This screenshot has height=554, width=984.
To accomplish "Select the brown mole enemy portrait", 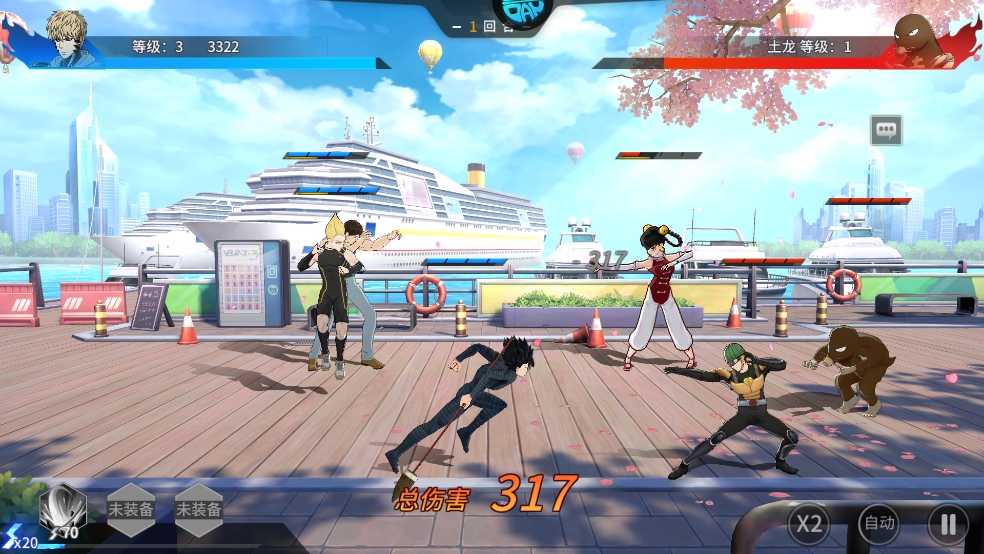I will (917, 40).
